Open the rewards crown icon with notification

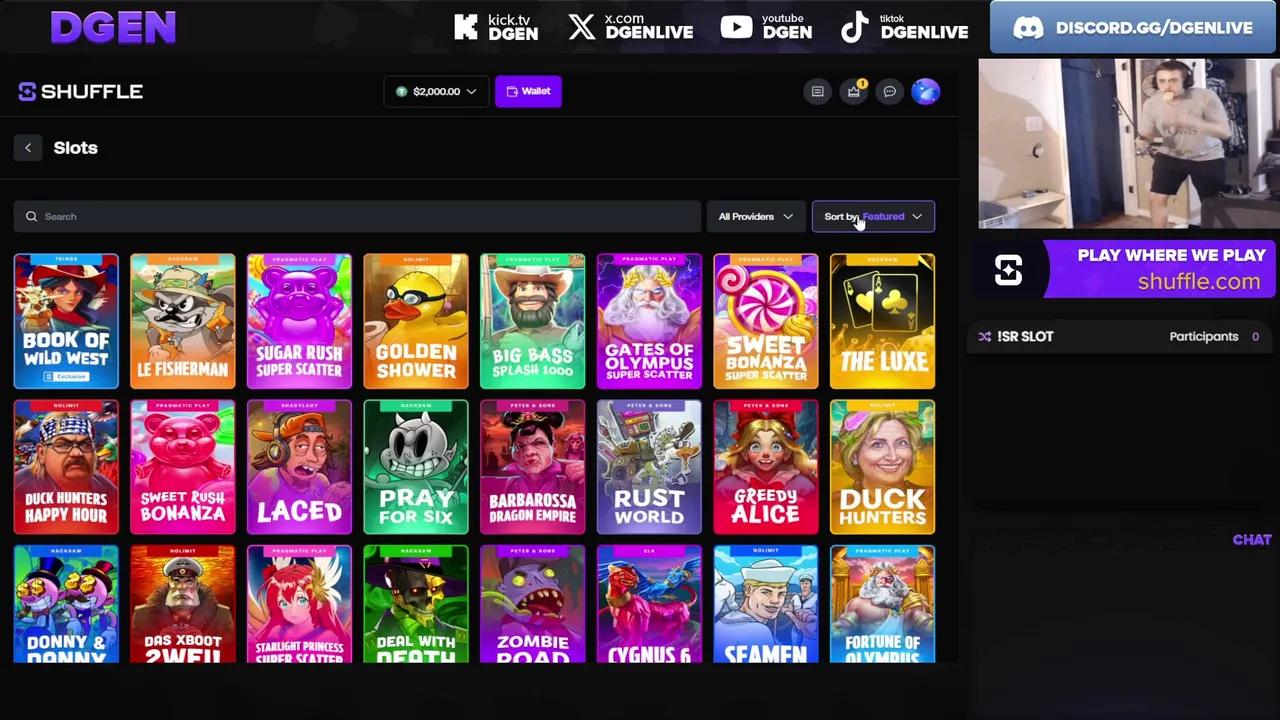(853, 91)
